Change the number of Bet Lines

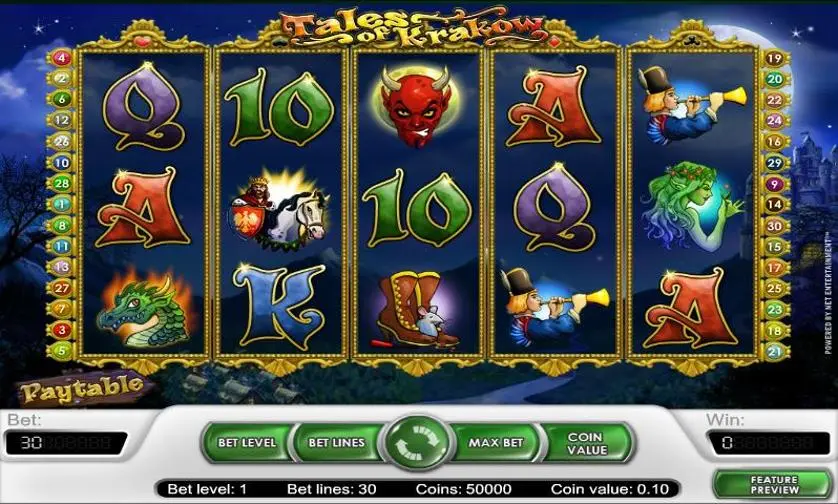point(335,442)
